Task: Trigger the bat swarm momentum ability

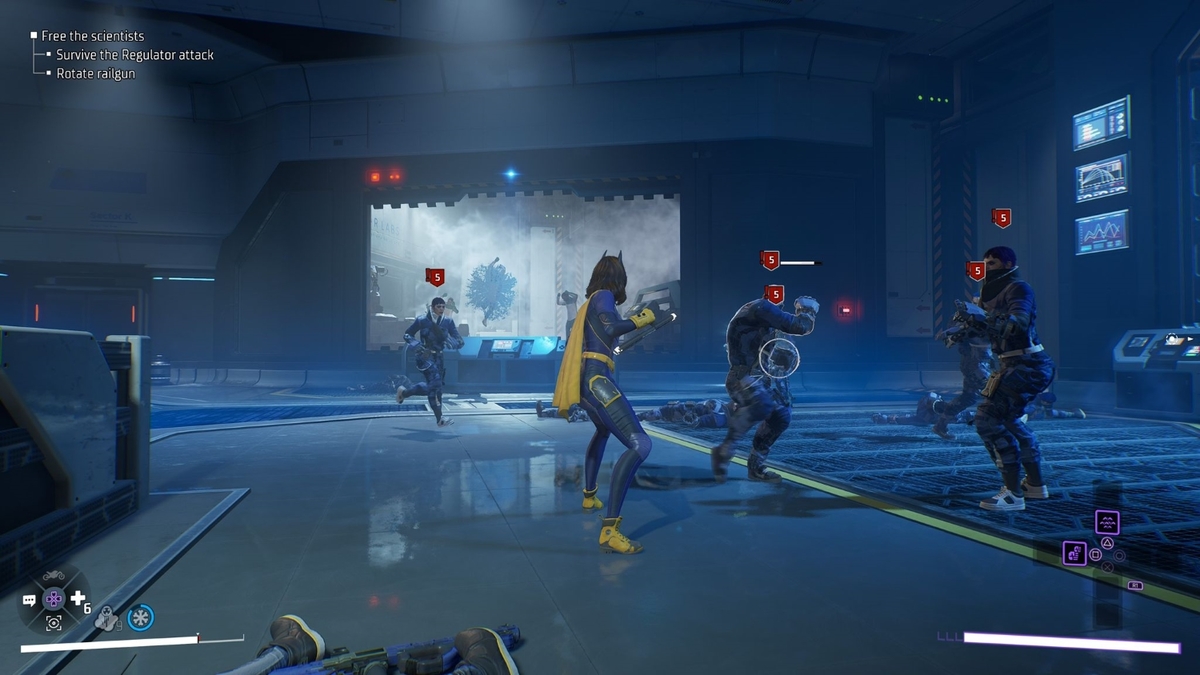Action: 1106,521
